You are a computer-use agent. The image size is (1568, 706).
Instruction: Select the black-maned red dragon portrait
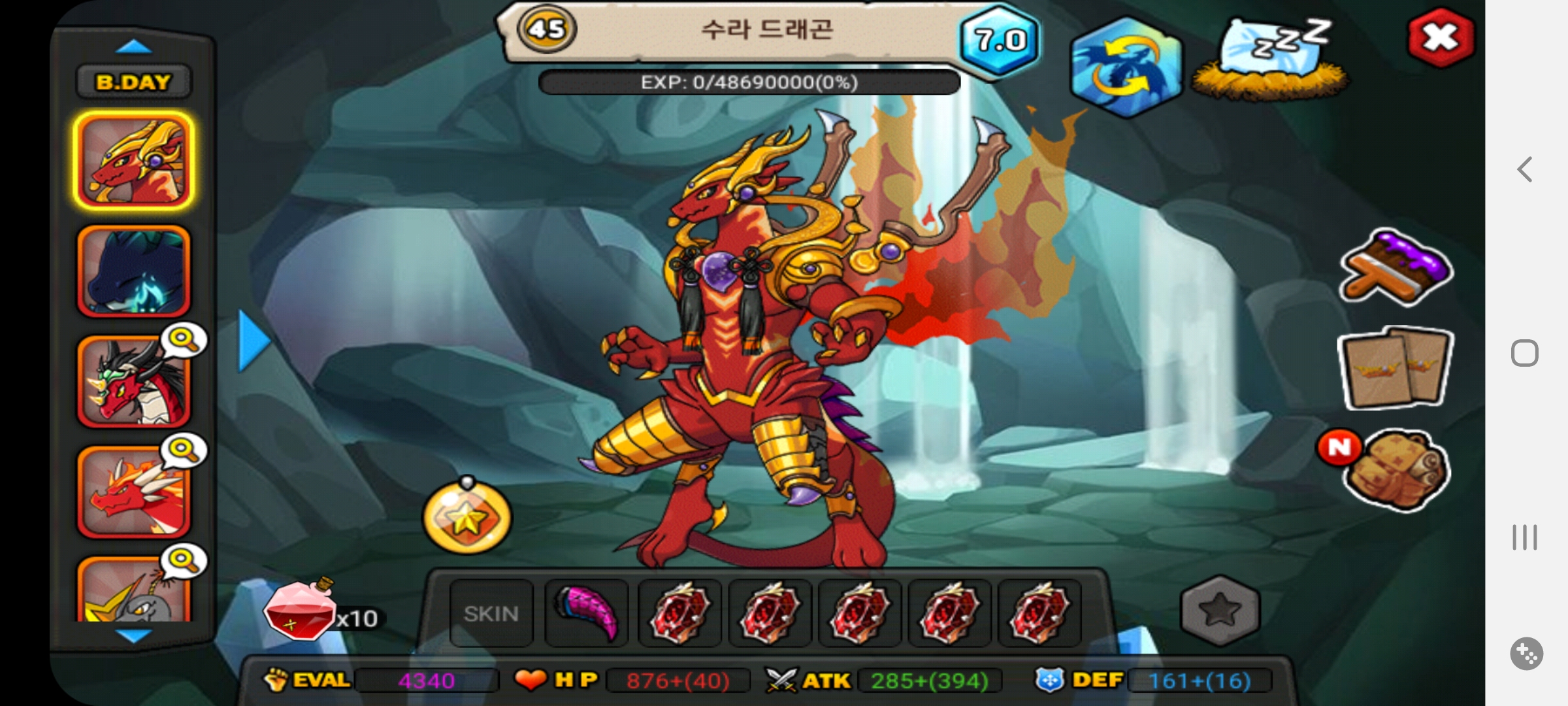point(134,381)
